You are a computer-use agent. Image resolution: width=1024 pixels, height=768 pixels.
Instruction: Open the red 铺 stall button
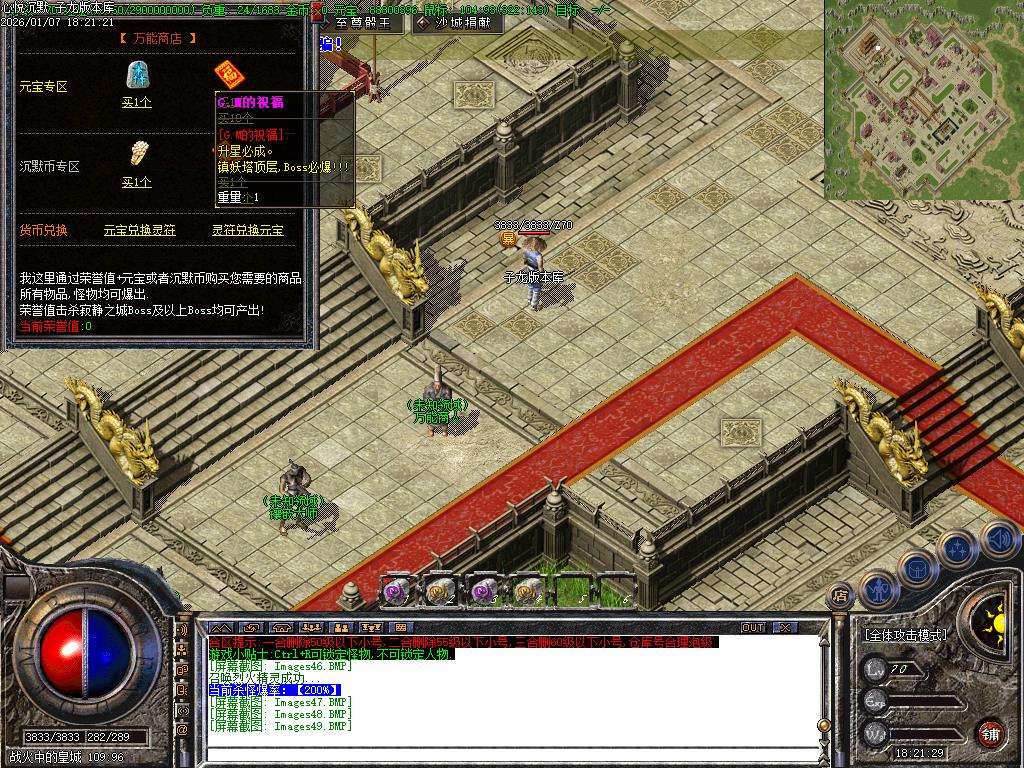point(990,733)
